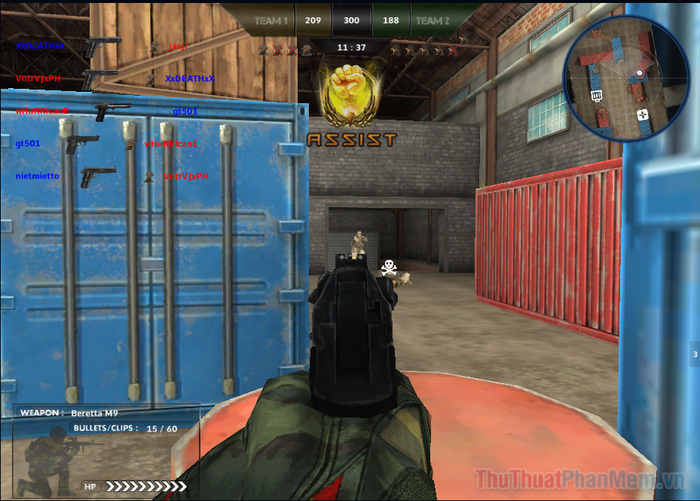Select the white crosshair marker on the minimap
Image resolution: width=700 pixels, height=501 pixels.
point(643,116)
